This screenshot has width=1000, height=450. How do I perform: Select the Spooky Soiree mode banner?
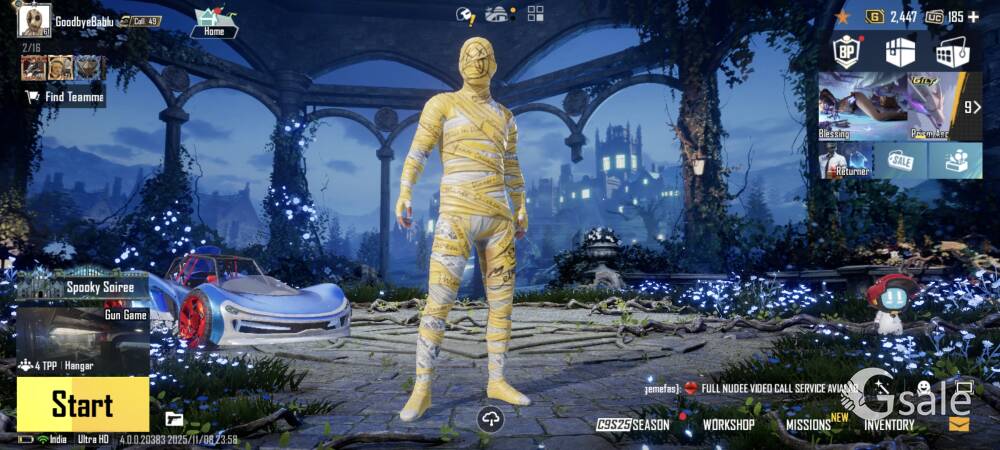tap(82, 287)
